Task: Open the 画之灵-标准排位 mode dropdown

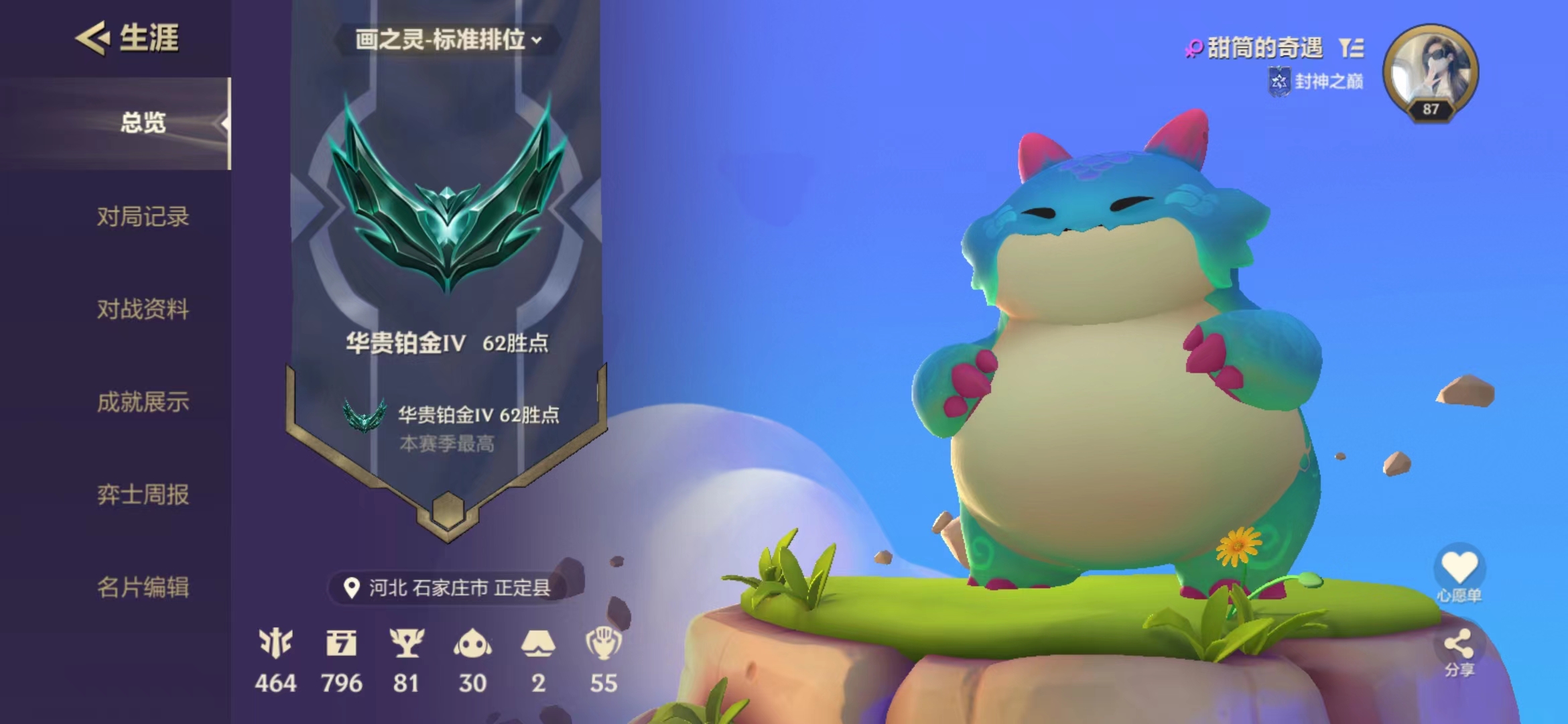Action: click(x=446, y=40)
